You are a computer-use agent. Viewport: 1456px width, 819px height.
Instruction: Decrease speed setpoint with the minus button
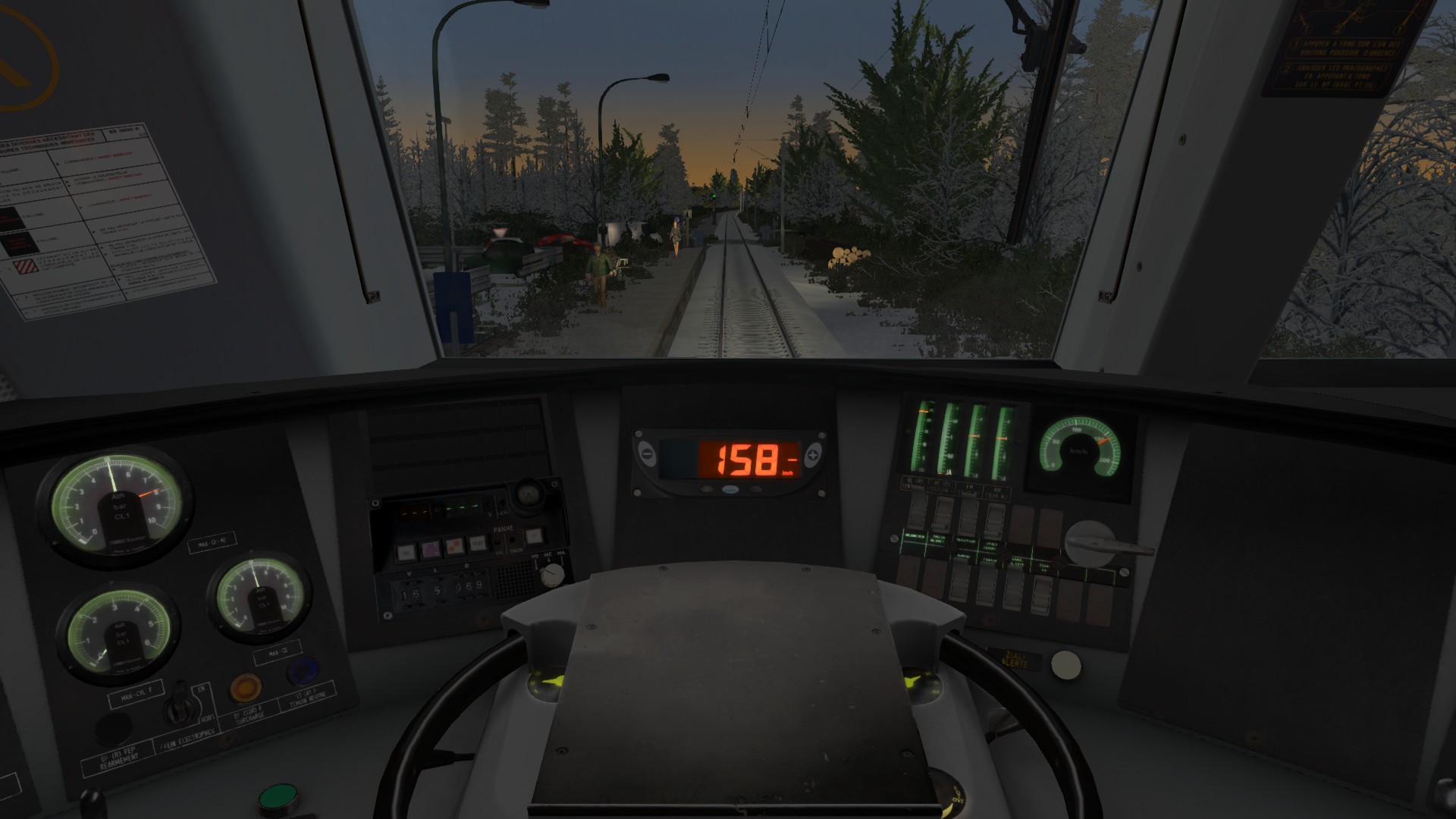pos(647,455)
